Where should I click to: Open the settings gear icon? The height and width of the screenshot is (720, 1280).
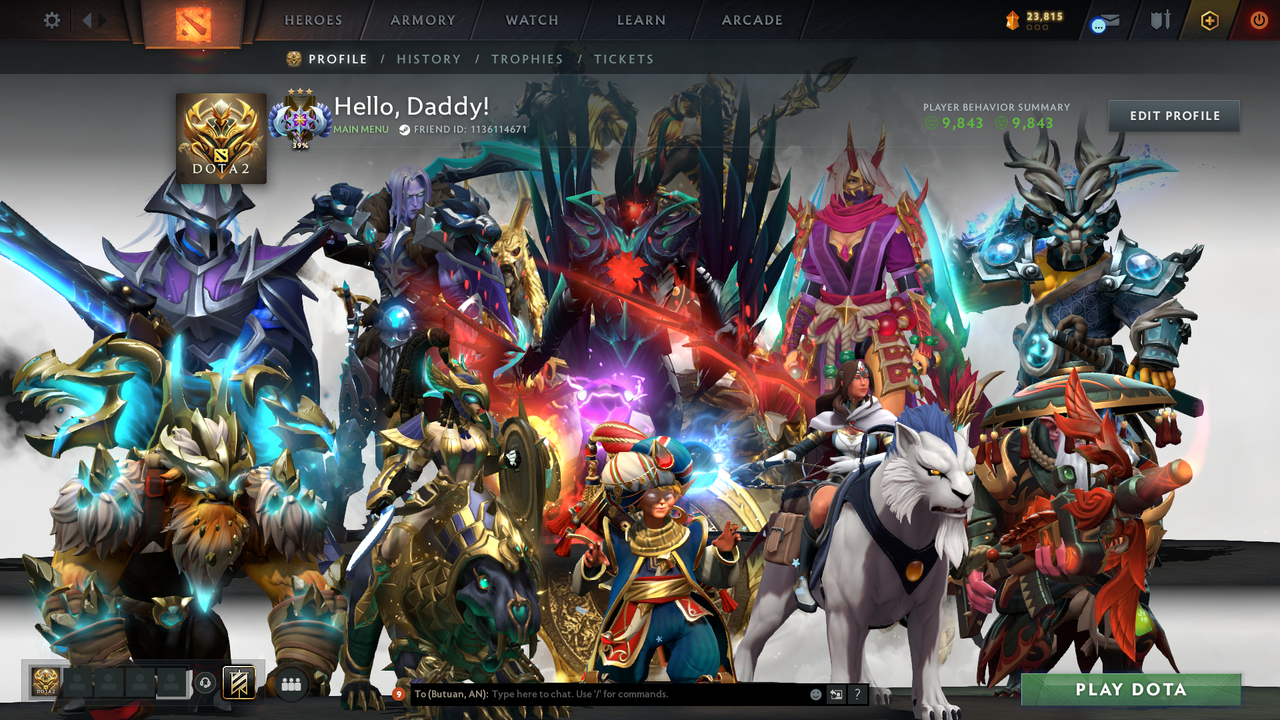pyautogui.click(x=52, y=19)
